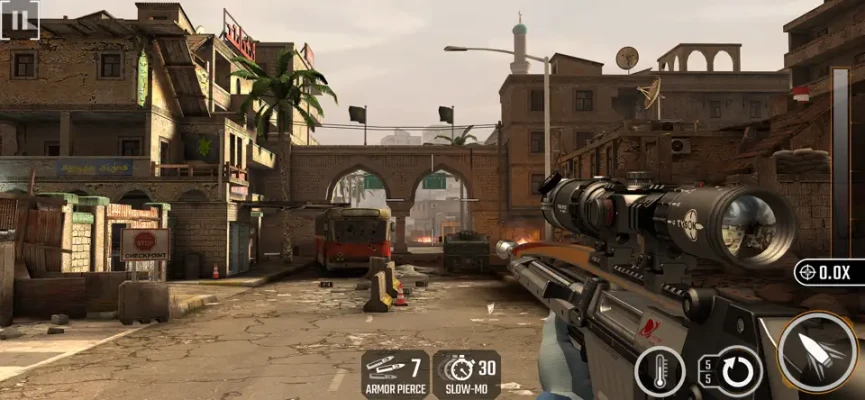Trigger the Slow-Mo ability
The height and width of the screenshot is (400, 865).
tap(467, 374)
